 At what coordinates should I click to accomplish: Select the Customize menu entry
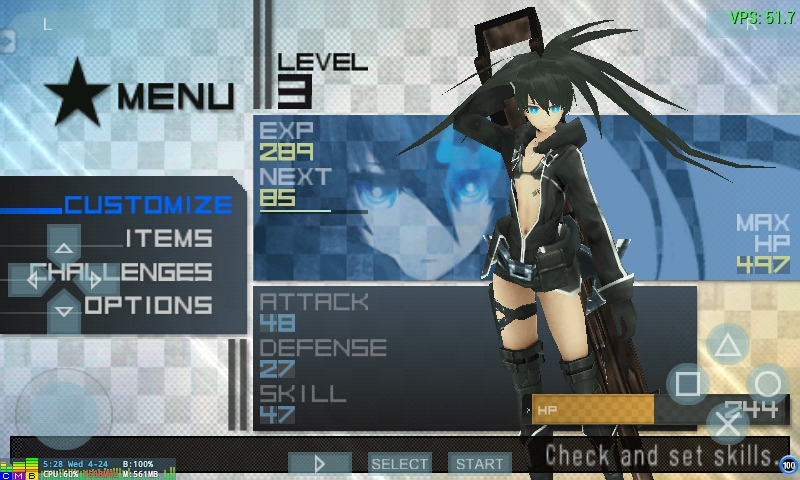pos(148,205)
